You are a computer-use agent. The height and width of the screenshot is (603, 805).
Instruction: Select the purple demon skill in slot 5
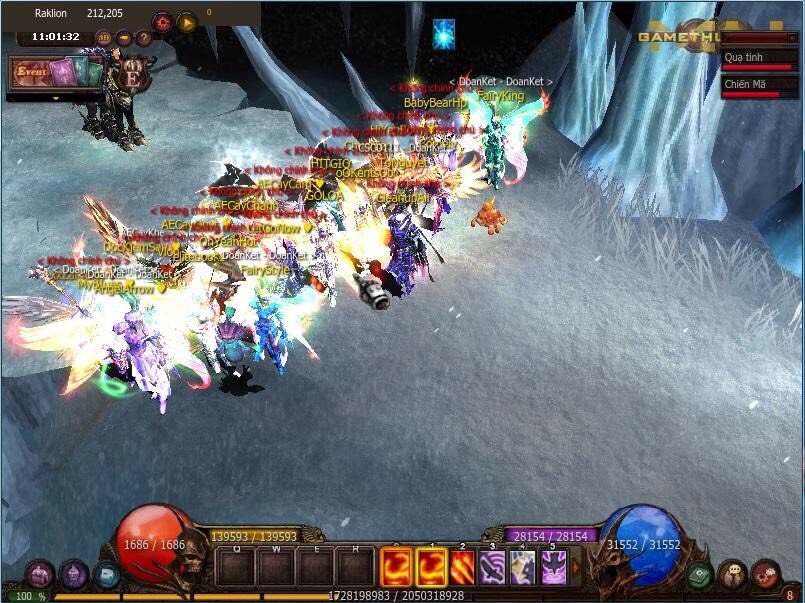tap(553, 568)
